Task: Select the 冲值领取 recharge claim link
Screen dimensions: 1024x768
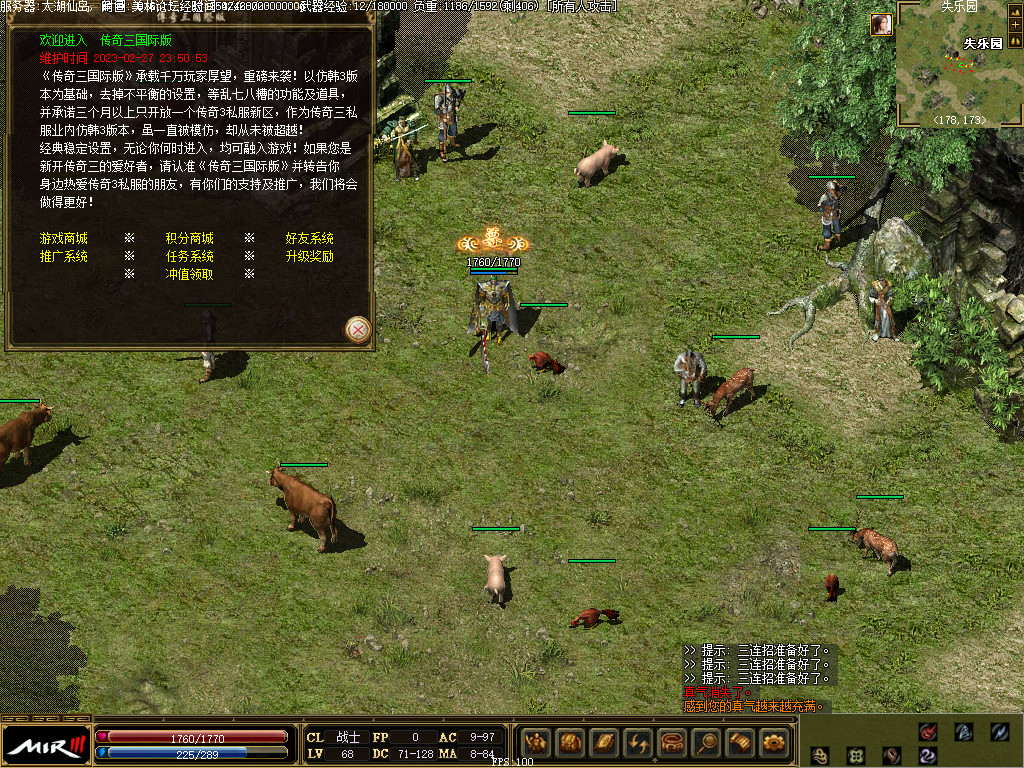Action: pyautogui.click(x=189, y=274)
